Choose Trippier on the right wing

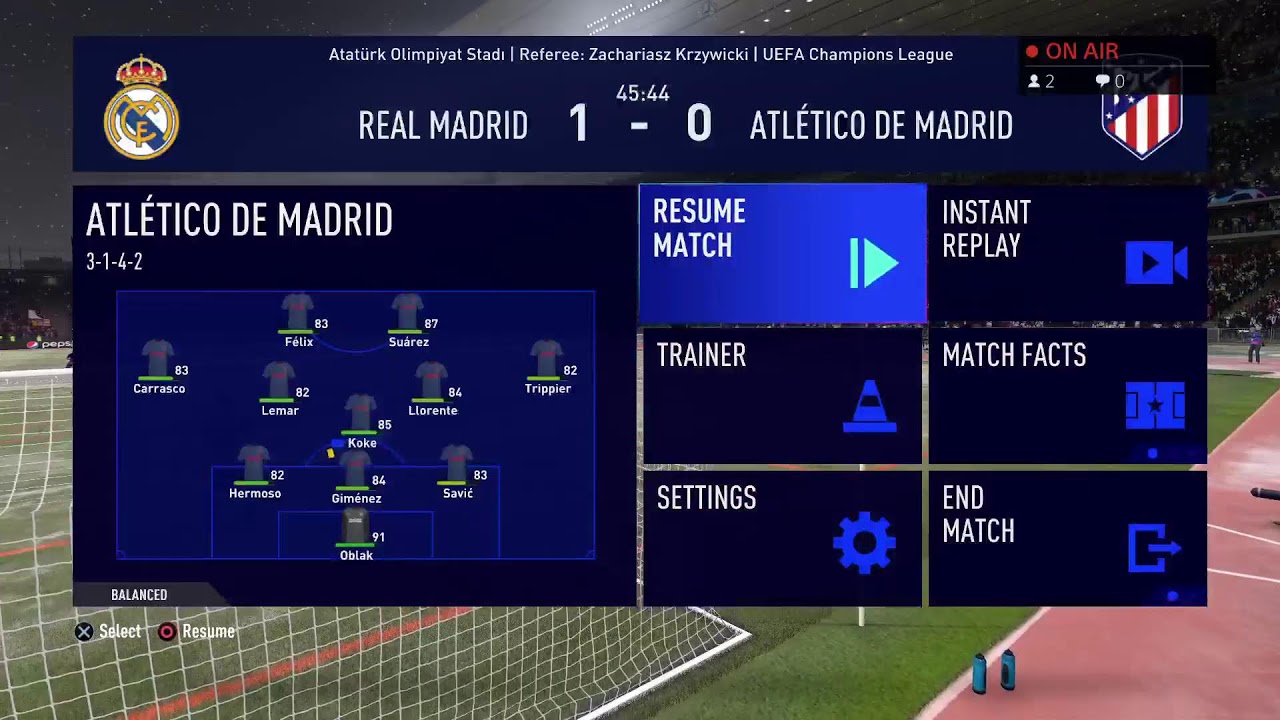547,365
